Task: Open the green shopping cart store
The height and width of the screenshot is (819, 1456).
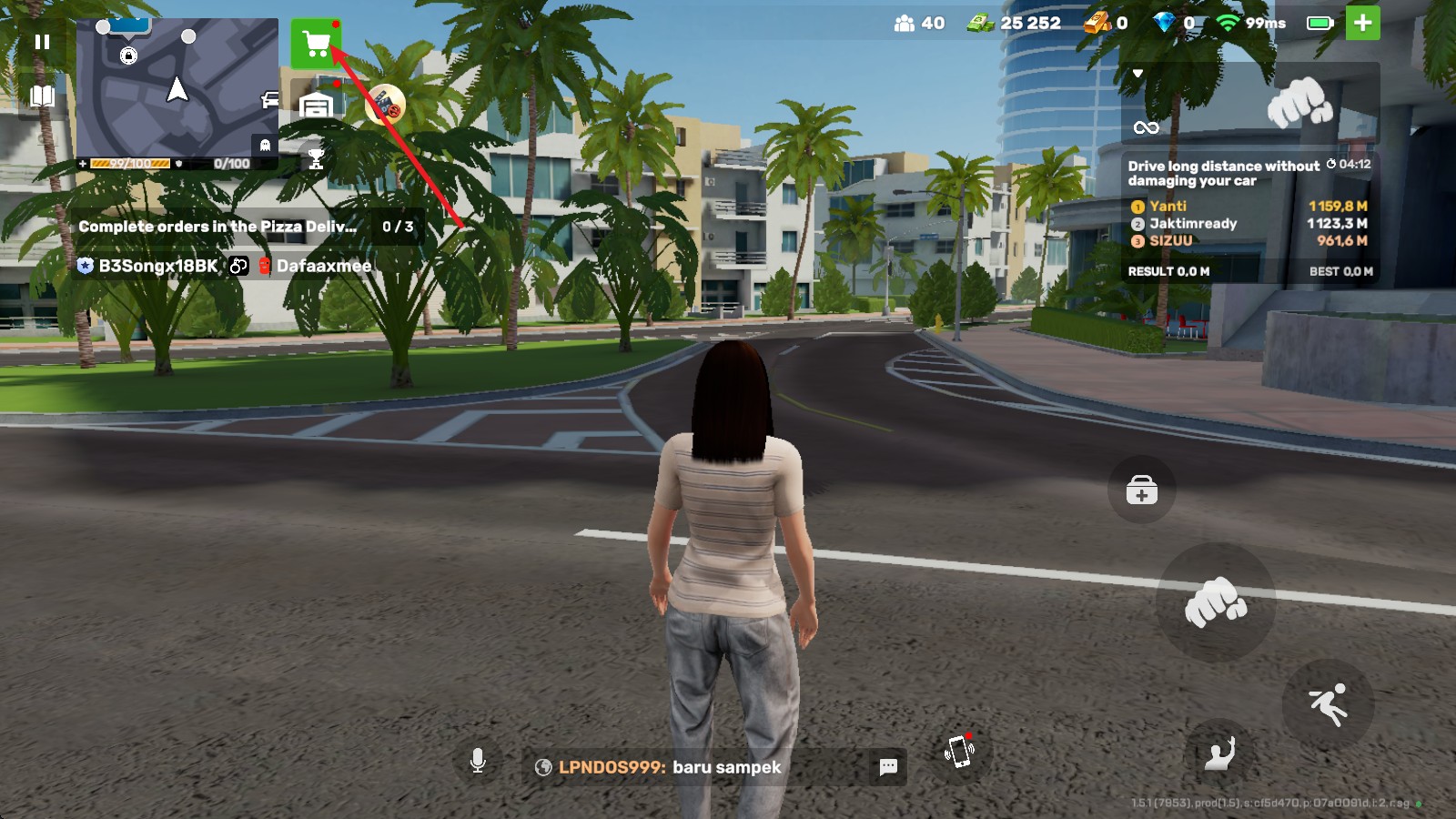Action: pyautogui.click(x=316, y=43)
